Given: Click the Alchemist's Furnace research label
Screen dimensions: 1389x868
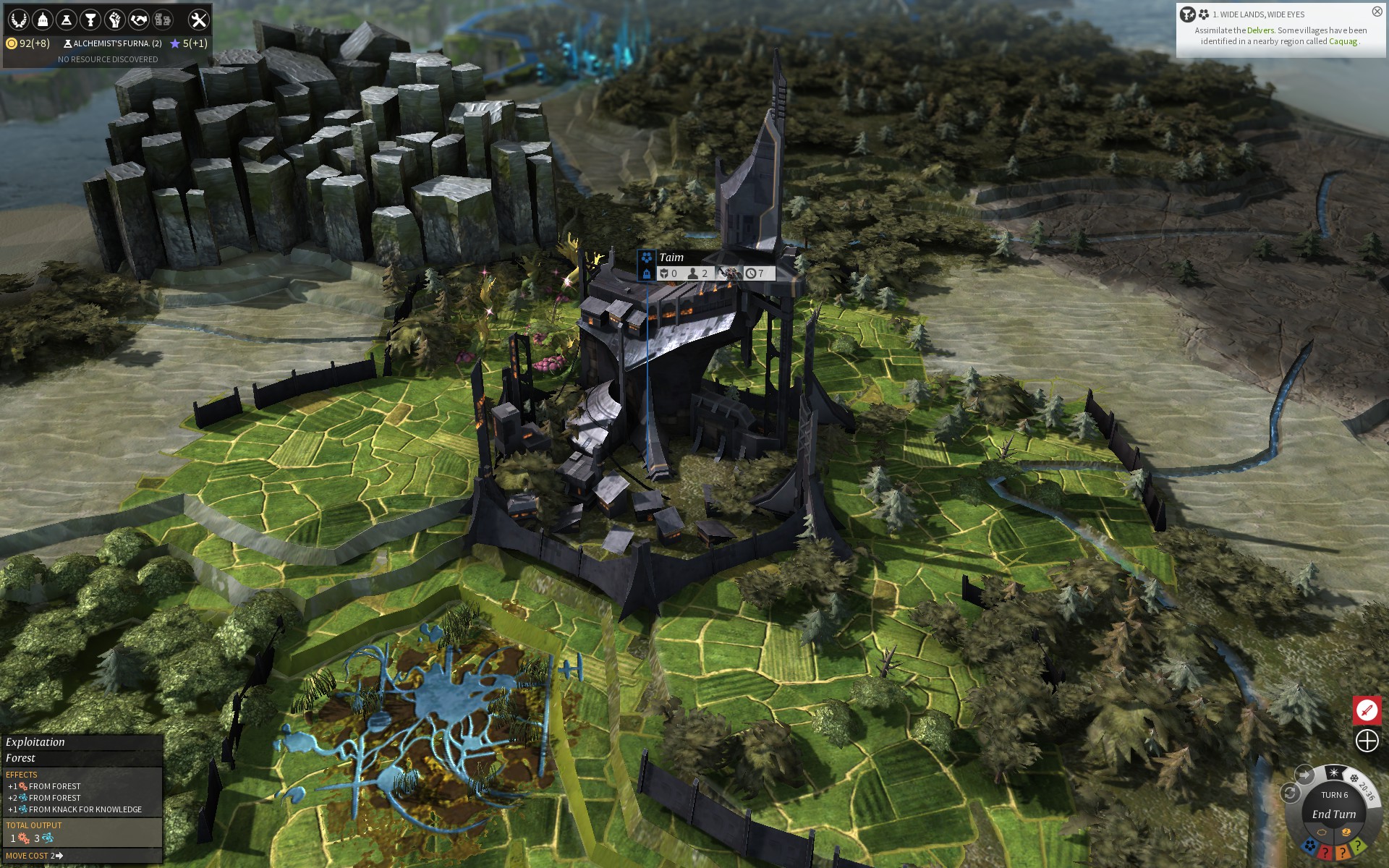Looking at the screenshot, I should pyautogui.click(x=113, y=43).
